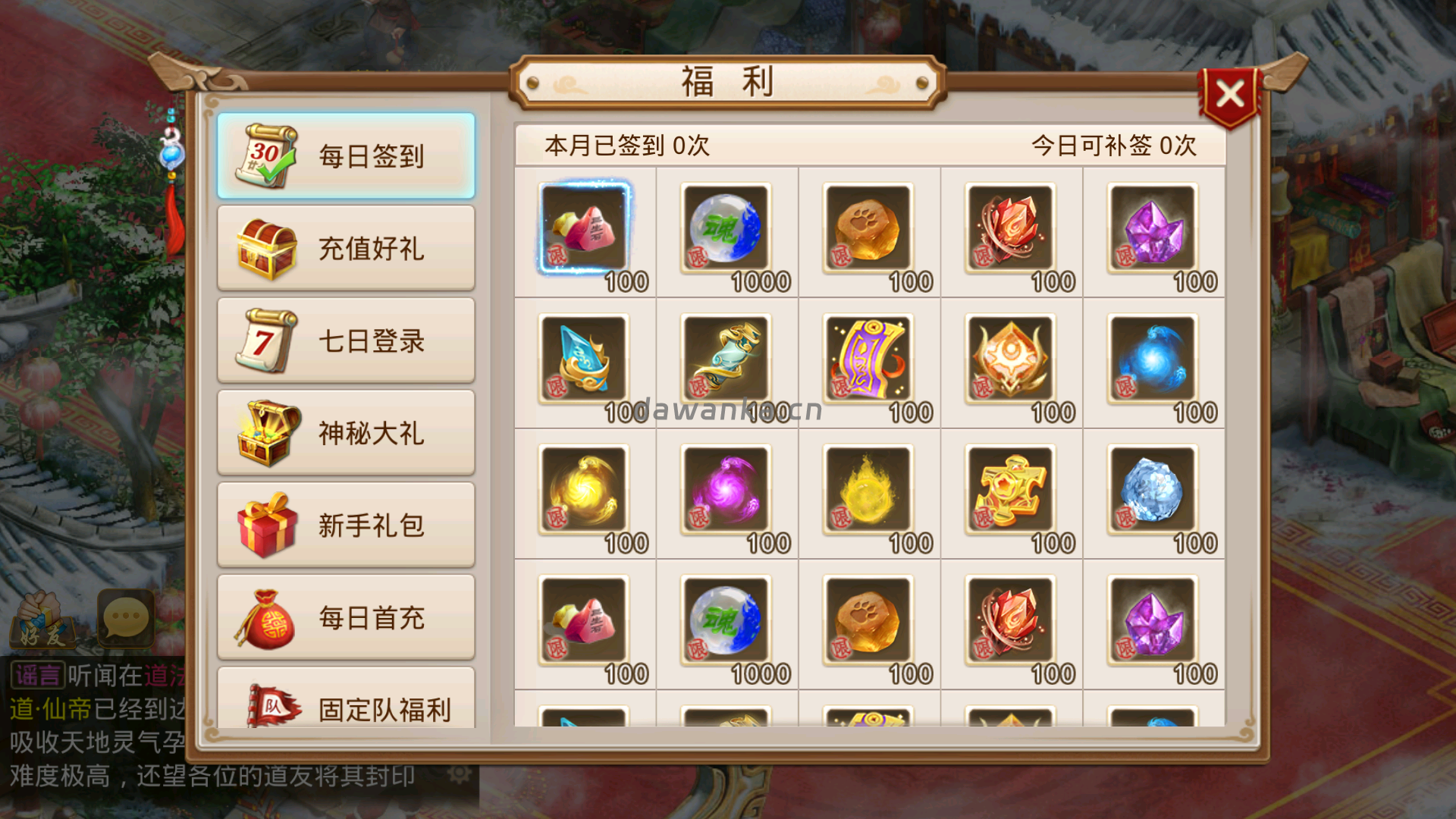
Task: Open the chat message bubble
Action: [x=125, y=618]
